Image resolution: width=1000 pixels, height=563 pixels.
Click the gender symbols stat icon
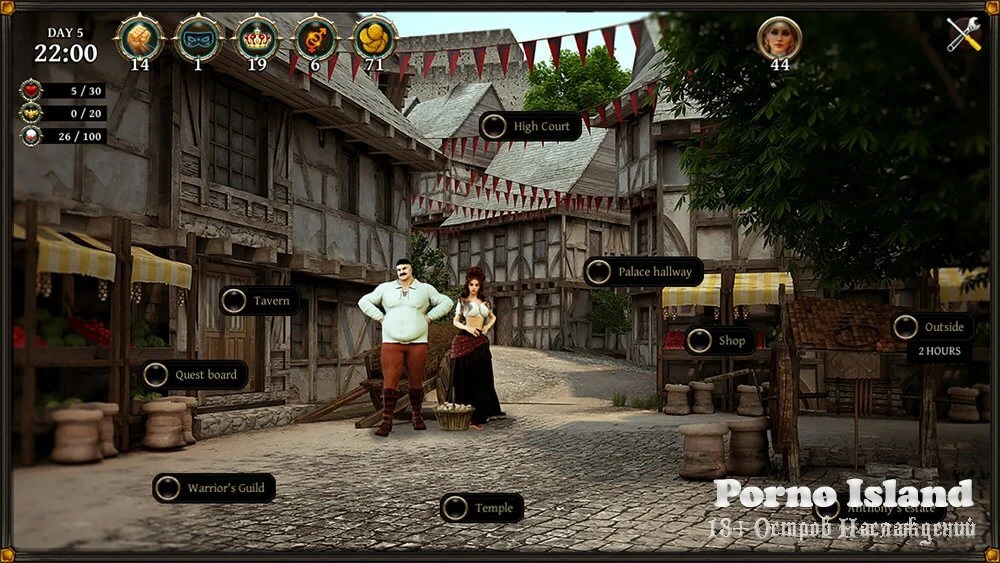click(315, 38)
